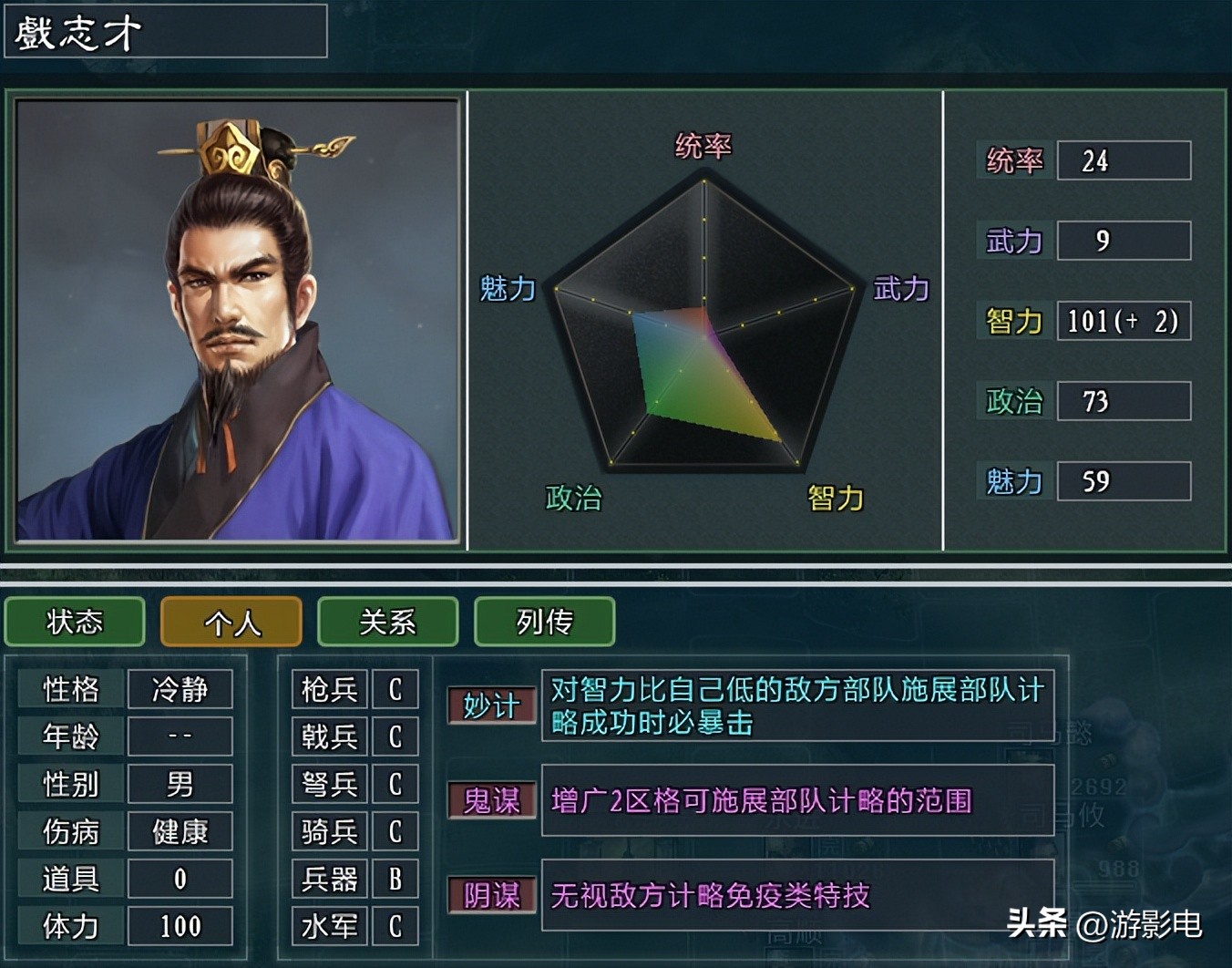
Task: Toggle the 兵器 proficiency rating B
Action: point(395,880)
